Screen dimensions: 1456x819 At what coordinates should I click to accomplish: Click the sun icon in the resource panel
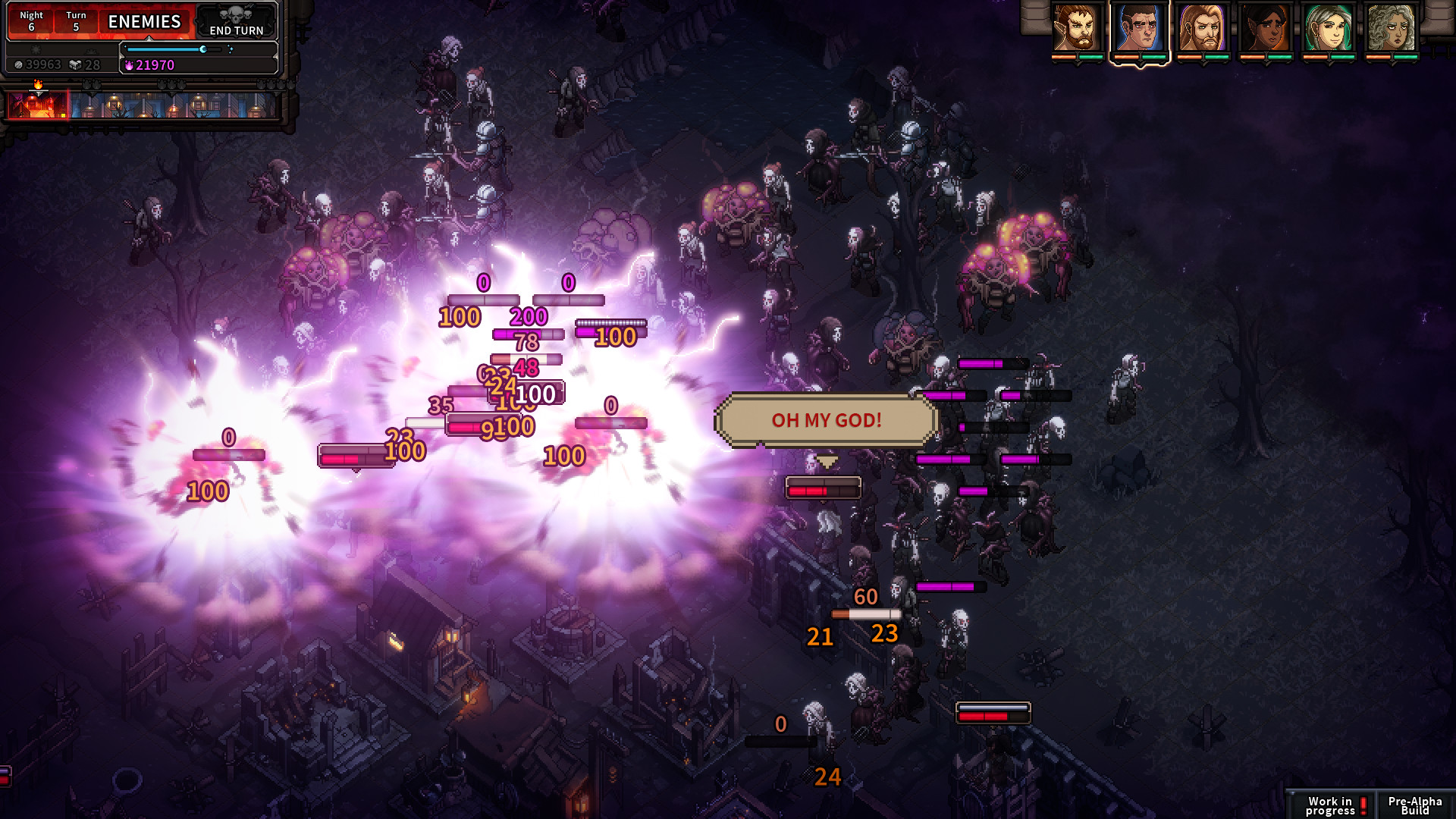(36, 49)
